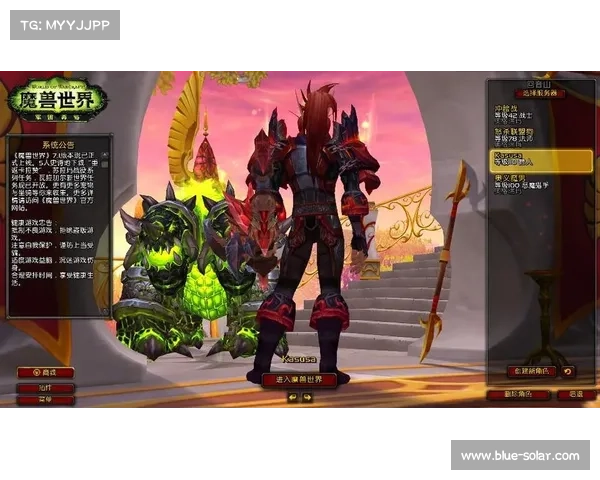This screenshot has height=480, width=600.
Task: Rotate character left with arrow button
Action: (292, 397)
